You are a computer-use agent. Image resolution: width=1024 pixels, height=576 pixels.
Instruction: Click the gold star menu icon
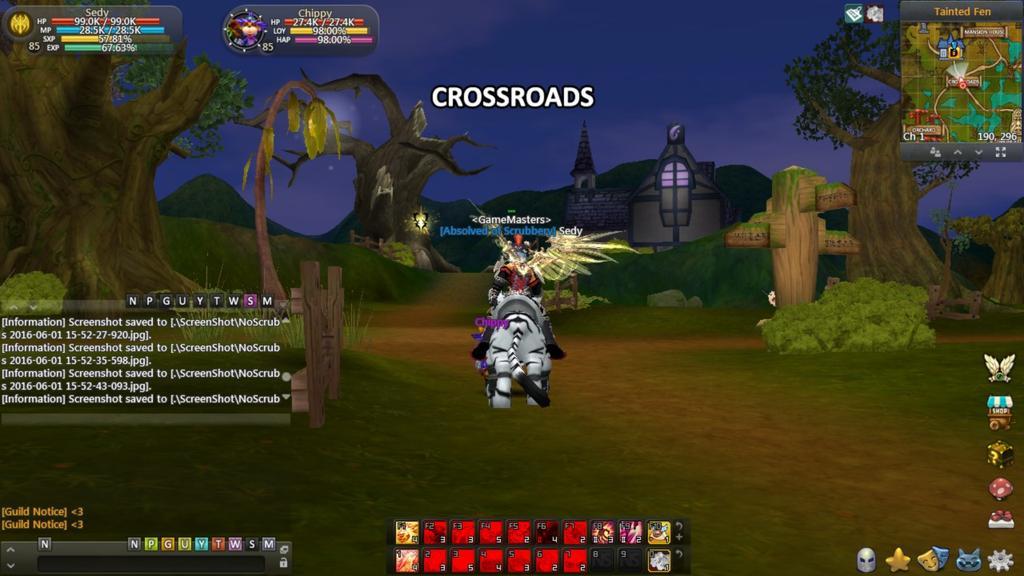click(898, 560)
